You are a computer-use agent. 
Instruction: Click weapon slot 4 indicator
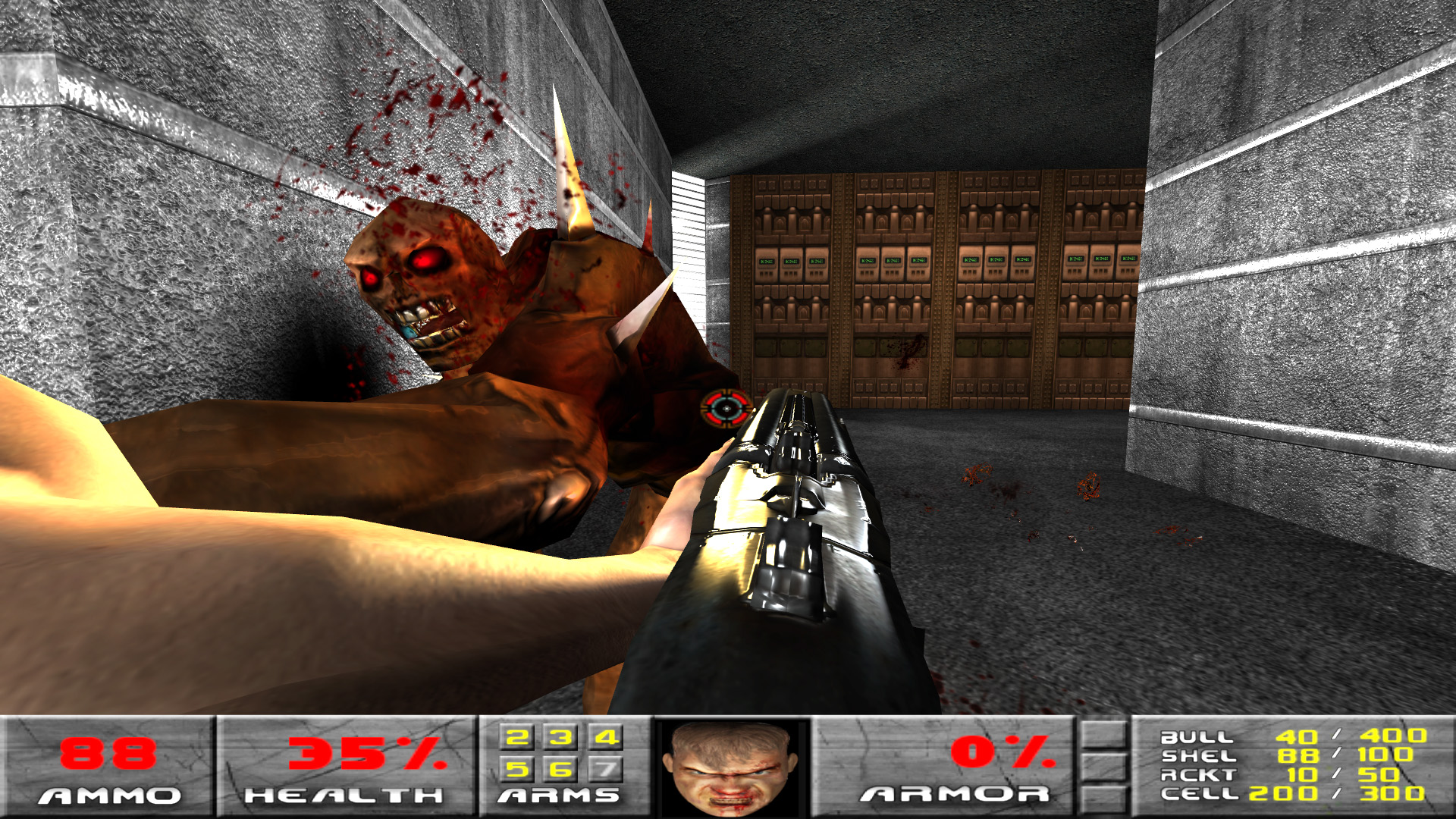604,736
